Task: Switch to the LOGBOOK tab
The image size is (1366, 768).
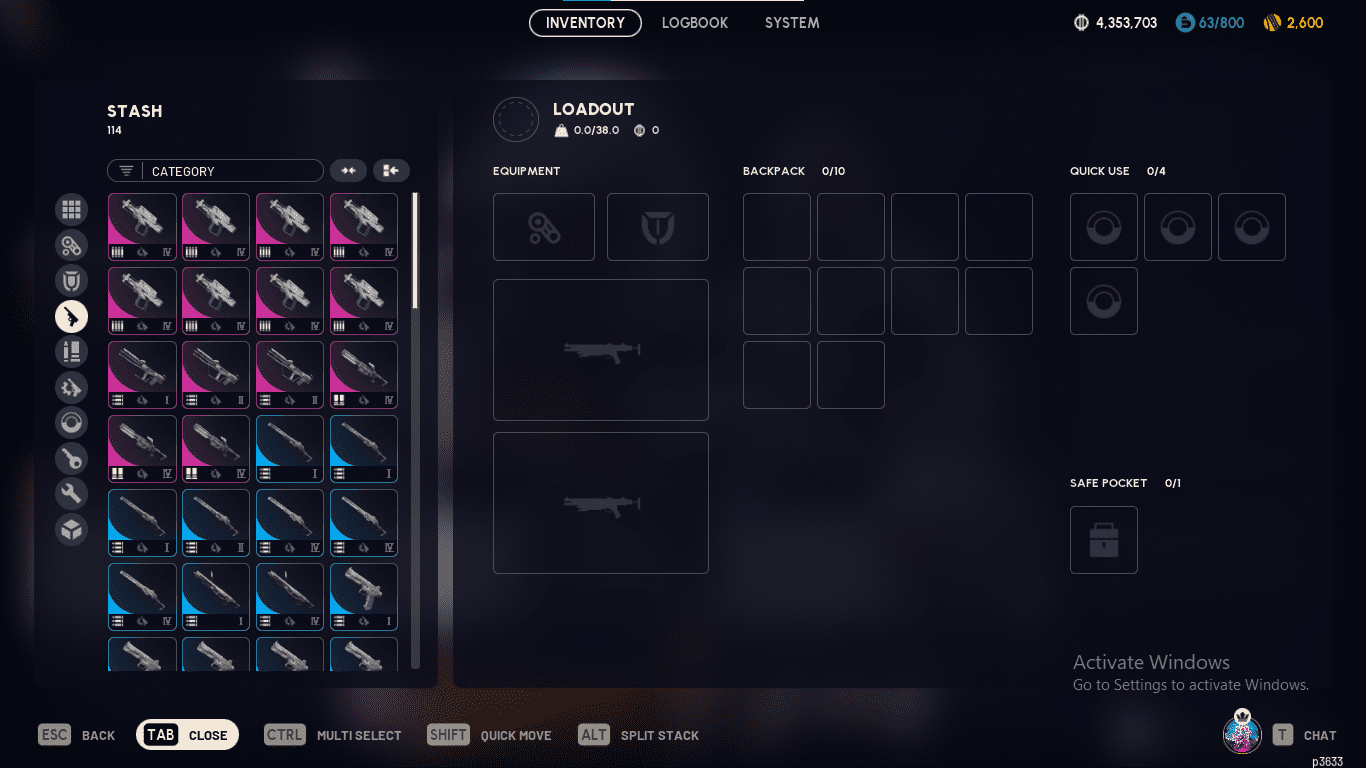Action: 694,22
